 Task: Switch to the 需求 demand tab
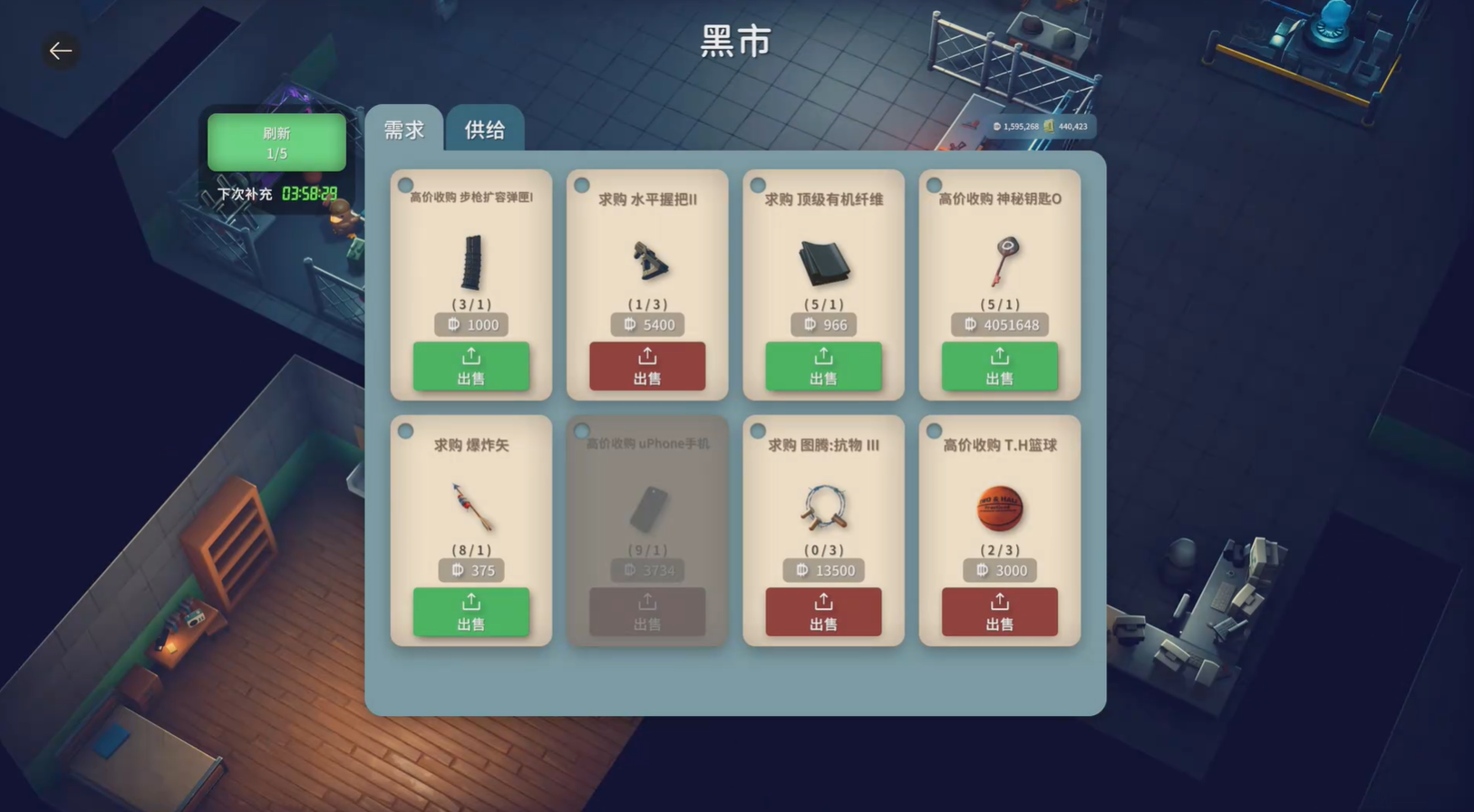pyautogui.click(x=404, y=130)
